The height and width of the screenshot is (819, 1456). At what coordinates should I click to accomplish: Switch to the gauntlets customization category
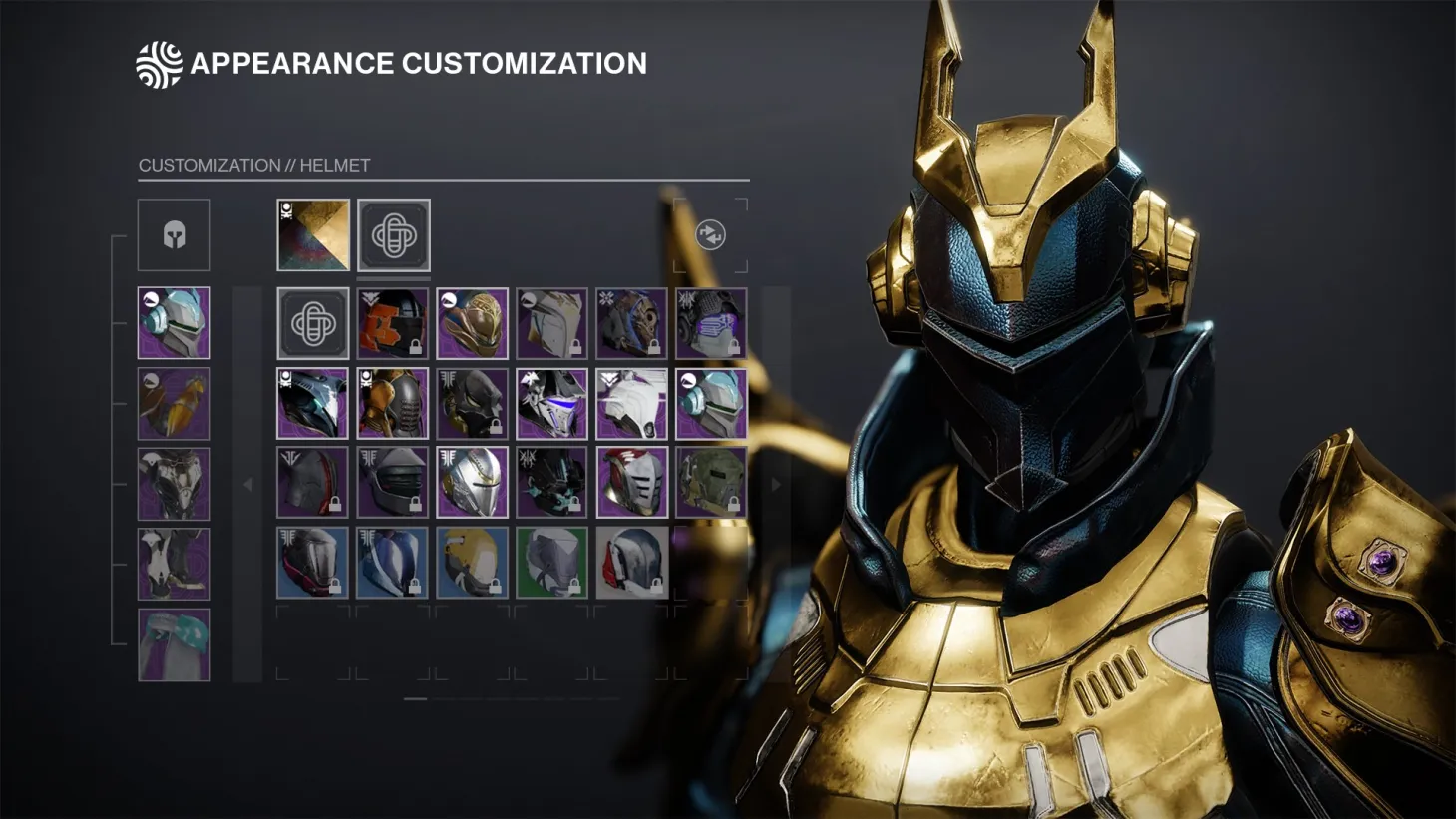[175, 403]
